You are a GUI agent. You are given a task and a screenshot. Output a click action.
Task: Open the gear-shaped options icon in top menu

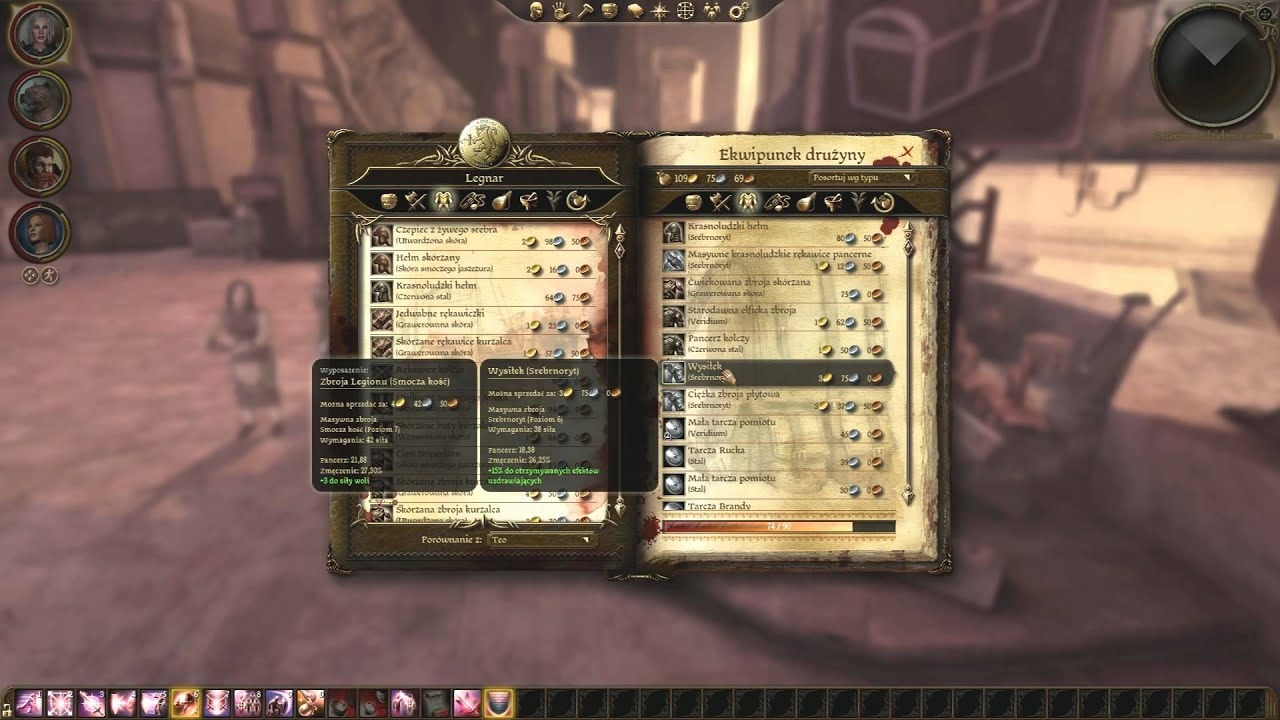click(x=739, y=11)
